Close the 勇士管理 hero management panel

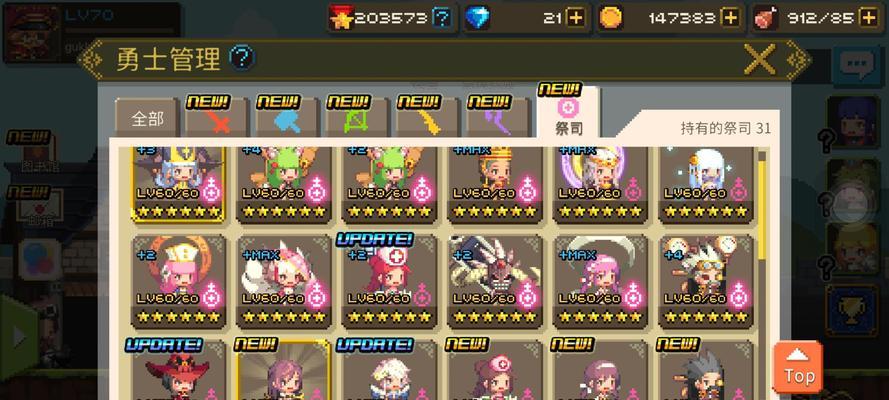[759, 60]
